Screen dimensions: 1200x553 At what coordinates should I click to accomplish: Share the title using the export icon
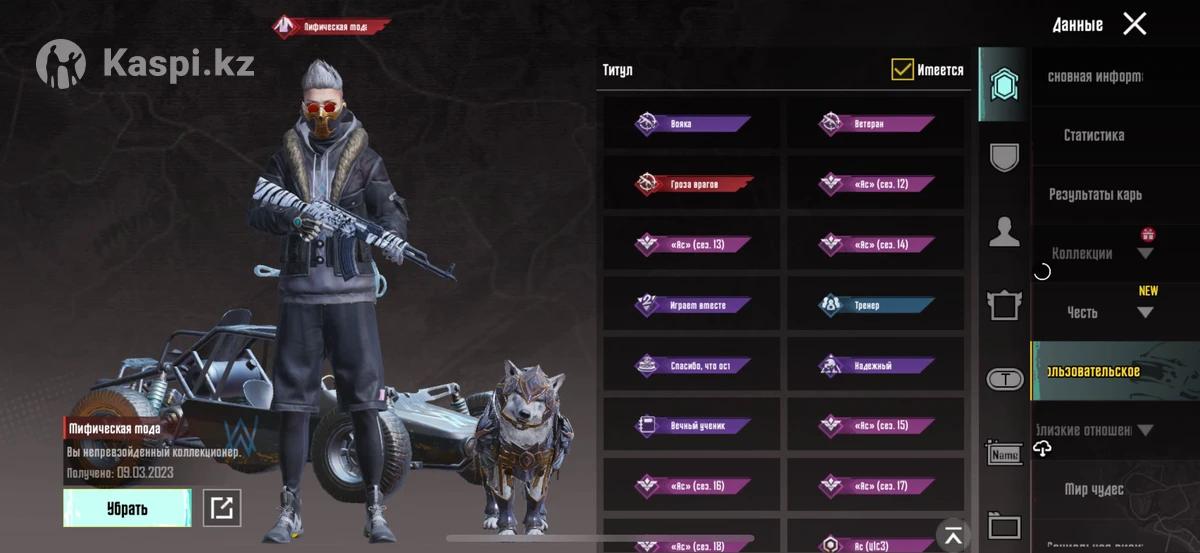tap(222, 508)
